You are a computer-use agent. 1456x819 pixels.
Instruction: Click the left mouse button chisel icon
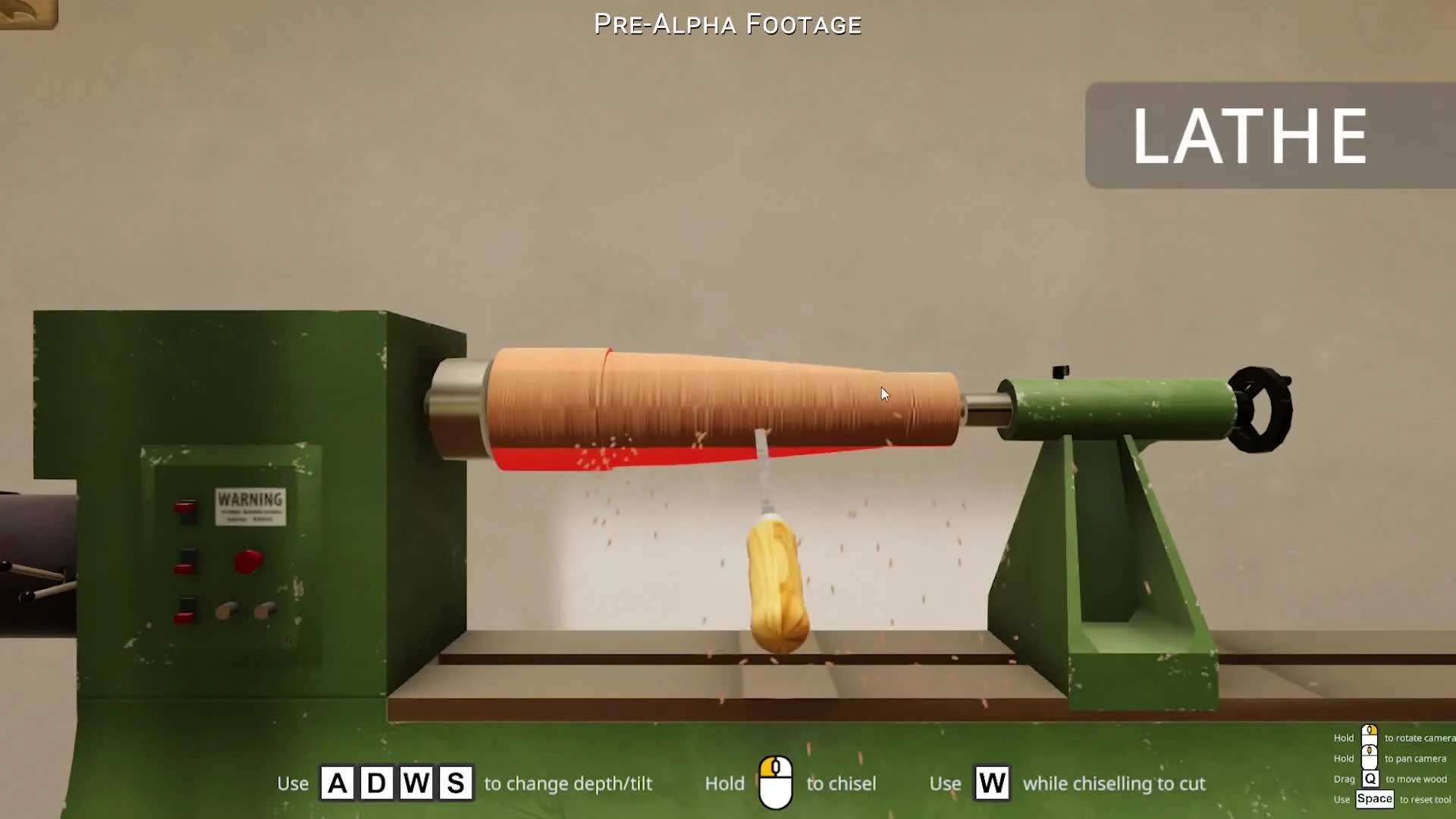[777, 782]
